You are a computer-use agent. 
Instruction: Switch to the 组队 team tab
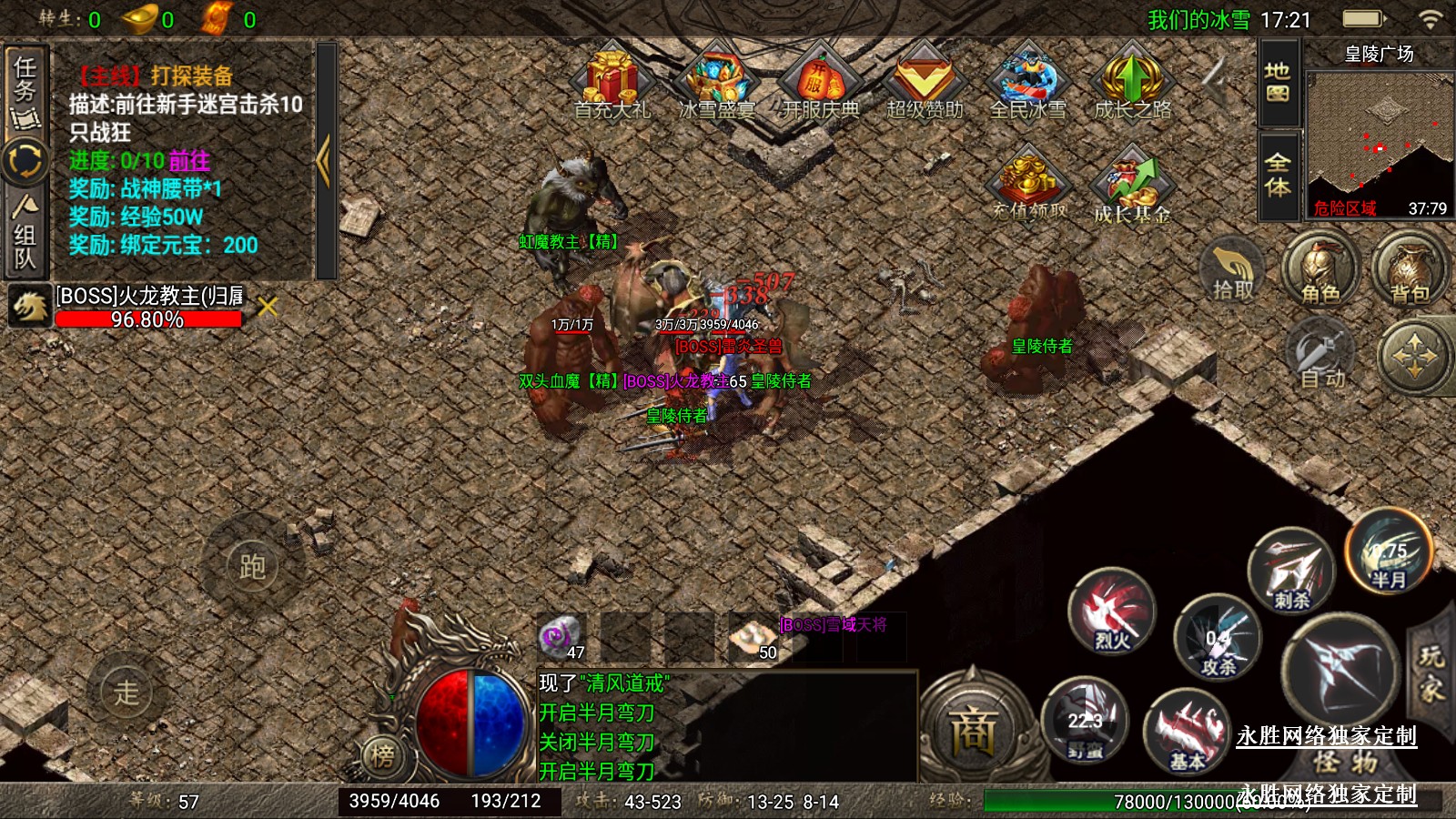click(25, 235)
